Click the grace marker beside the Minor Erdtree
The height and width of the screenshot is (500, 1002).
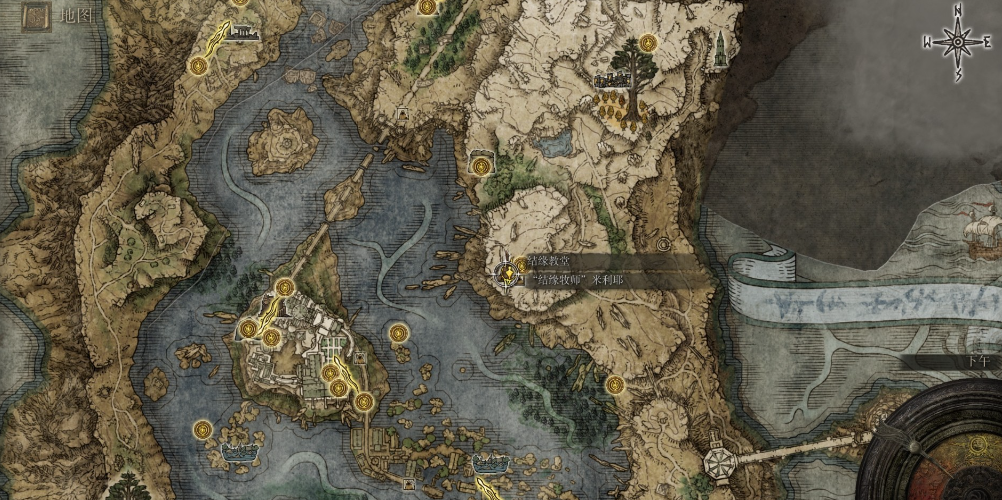(x=647, y=43)
